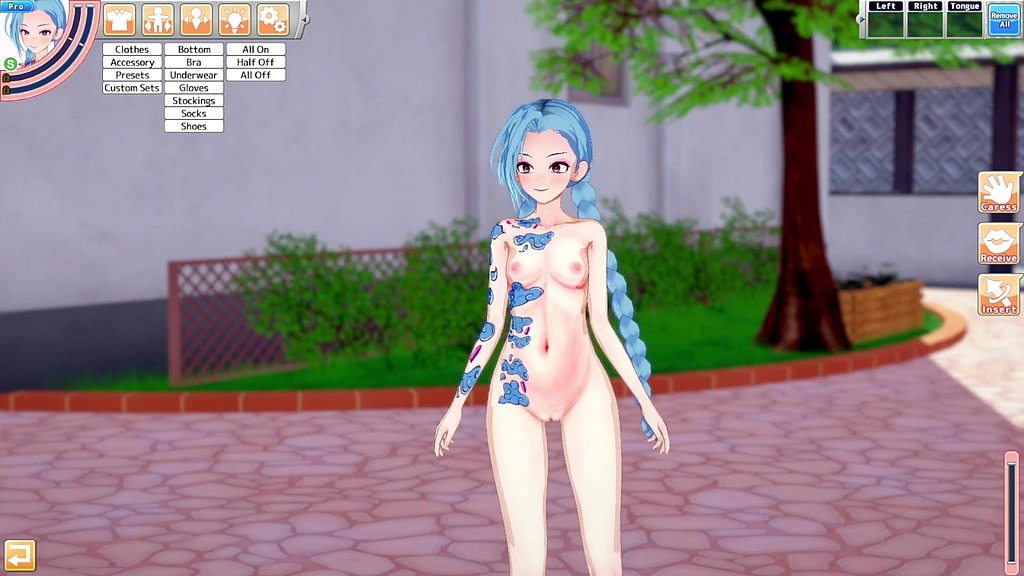Select the Half Off option
The width and height of the screenshot is (1024, 576).
tap(255, 62)
